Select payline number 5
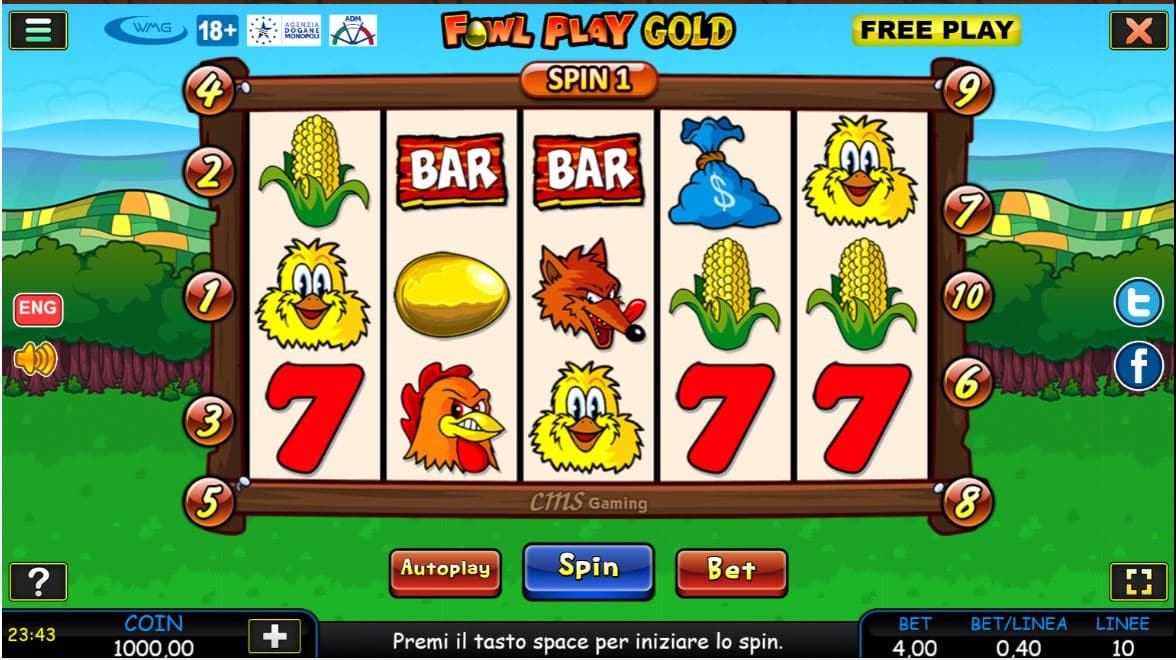The image size is (1176, 660). coord(209,502)
